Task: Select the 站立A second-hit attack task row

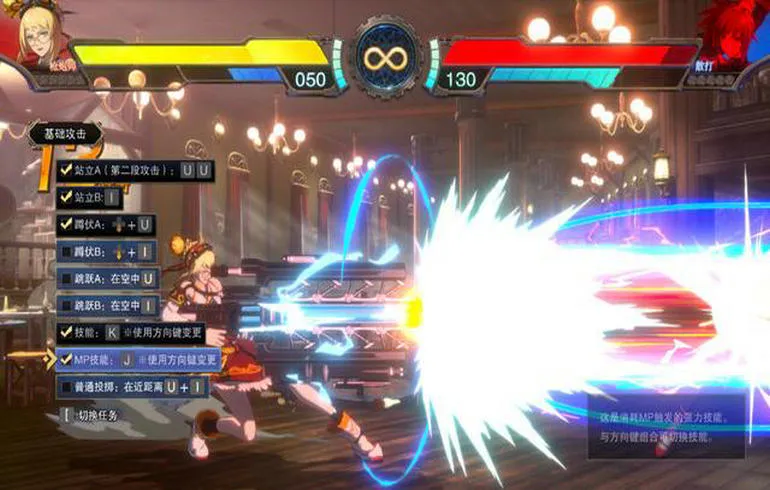Action: tap(135, 171)
